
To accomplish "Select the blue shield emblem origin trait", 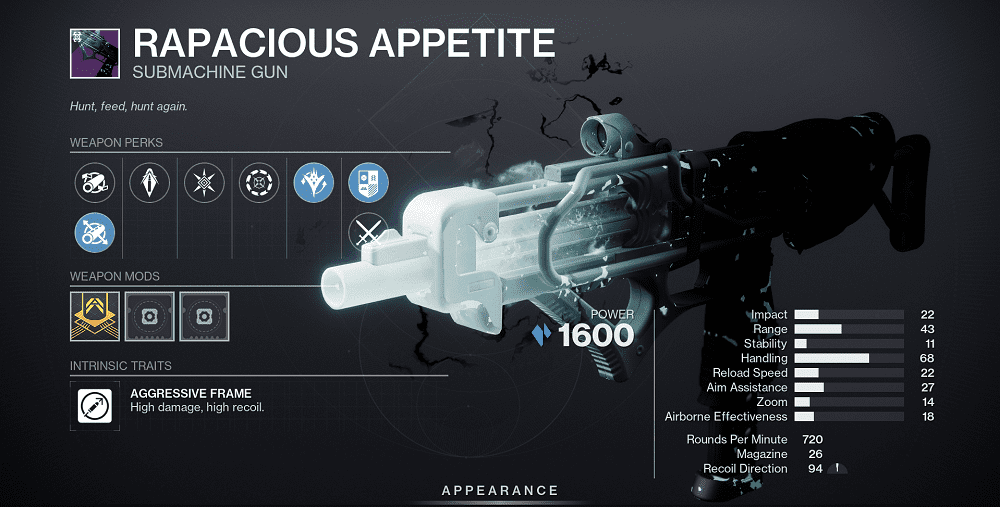I will (x=368, y=182).
